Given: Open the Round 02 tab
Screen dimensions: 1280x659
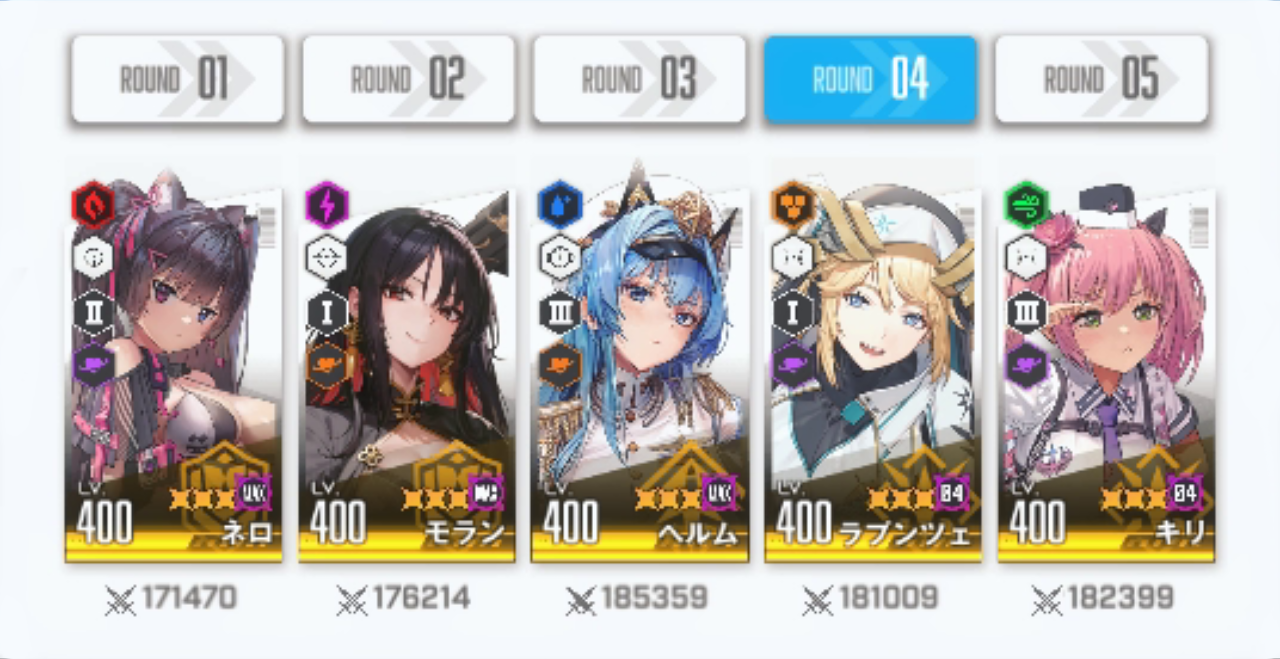Looking at the screenshot, I should pos(408,80).
